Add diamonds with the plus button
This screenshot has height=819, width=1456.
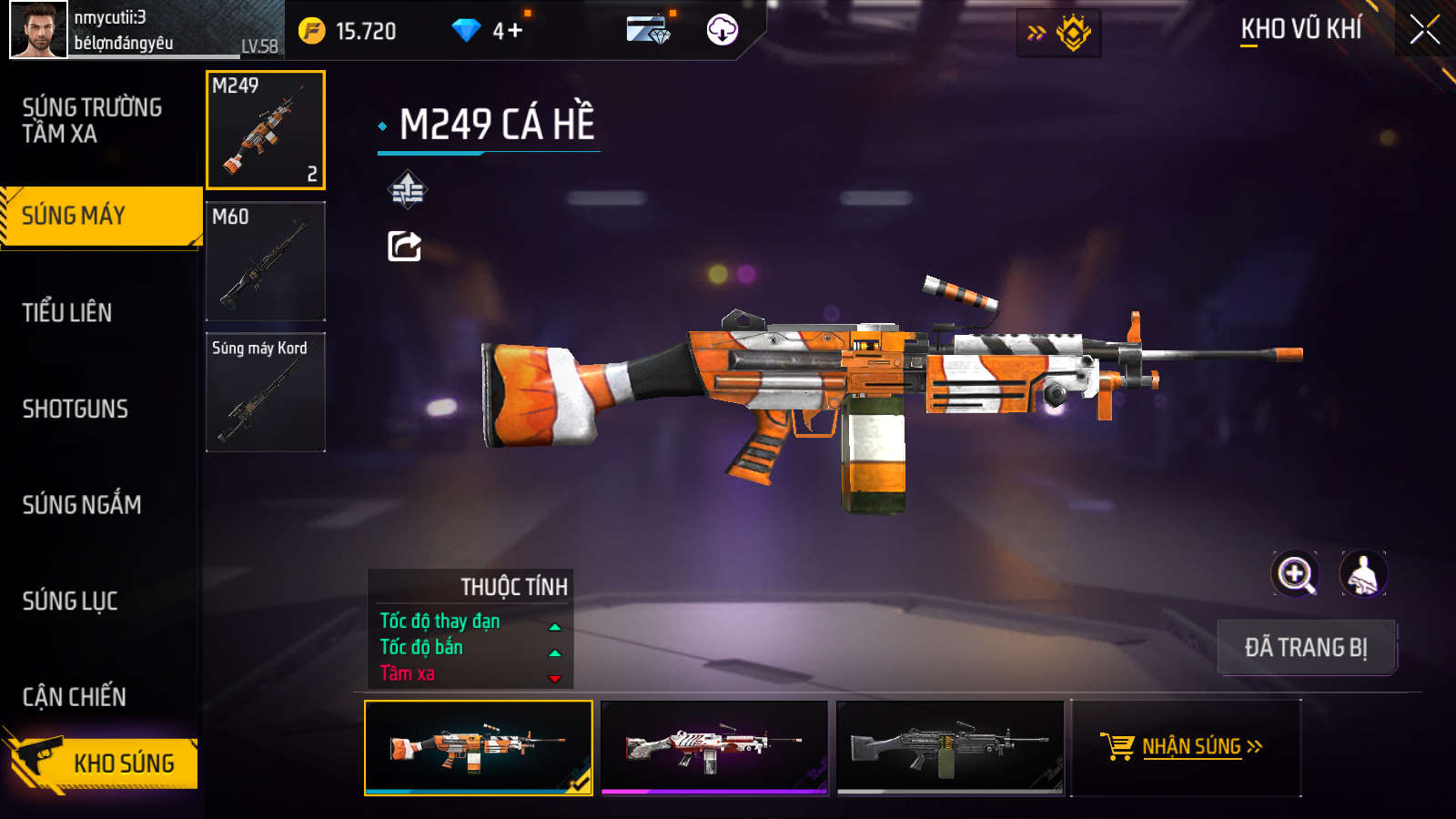(514, 31)
